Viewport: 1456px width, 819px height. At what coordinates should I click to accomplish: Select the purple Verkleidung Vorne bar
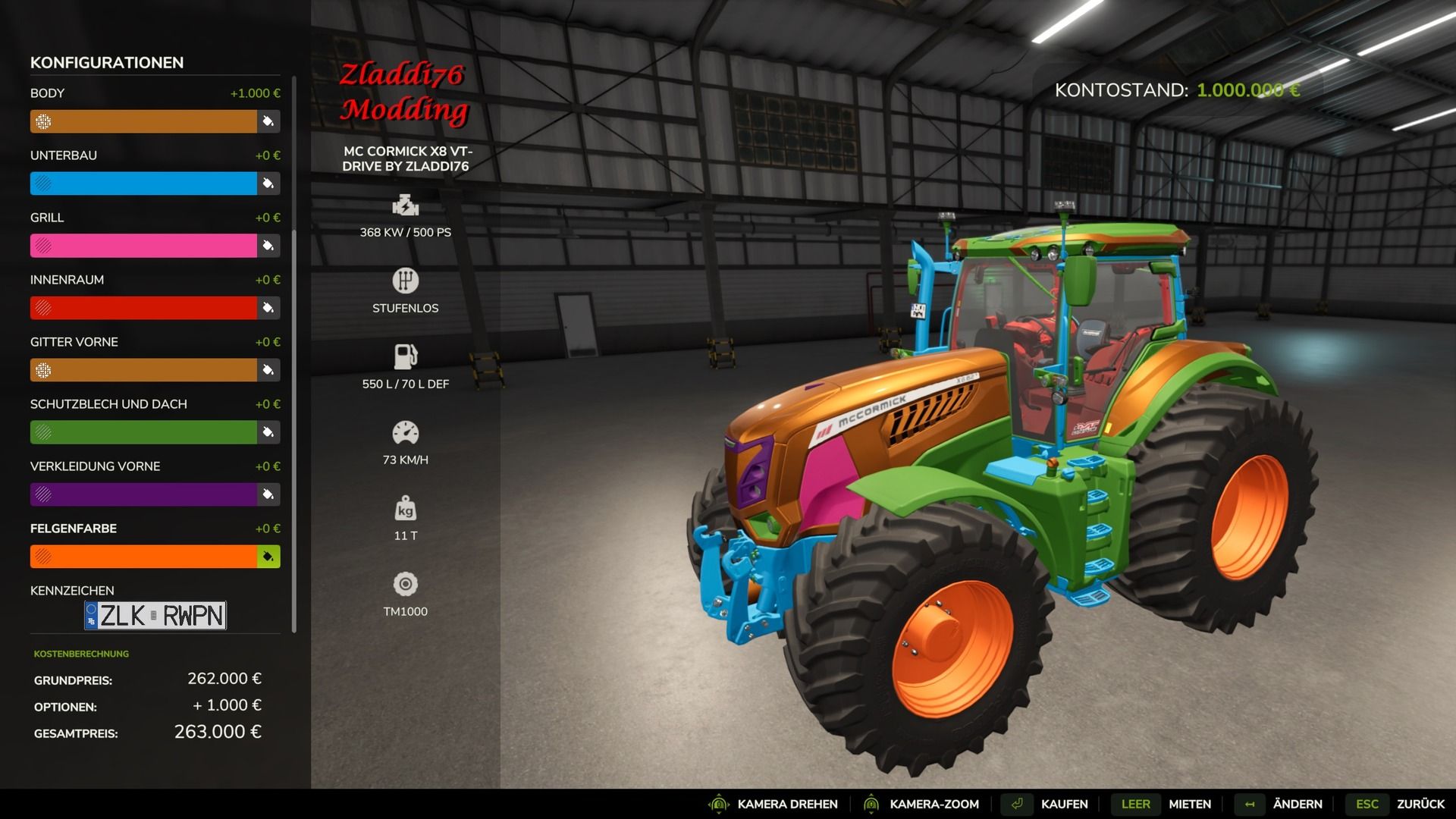coord(144,494)
